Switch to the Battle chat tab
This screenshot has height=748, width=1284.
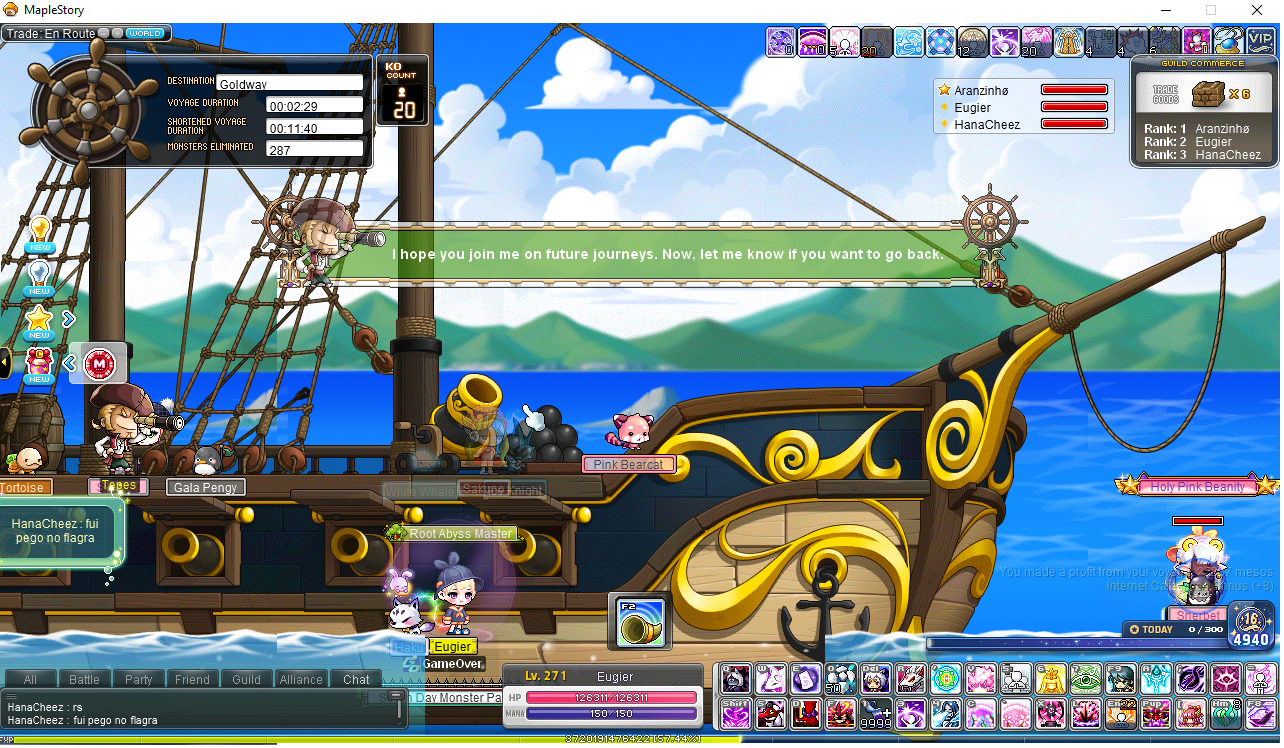click(84, 679)
